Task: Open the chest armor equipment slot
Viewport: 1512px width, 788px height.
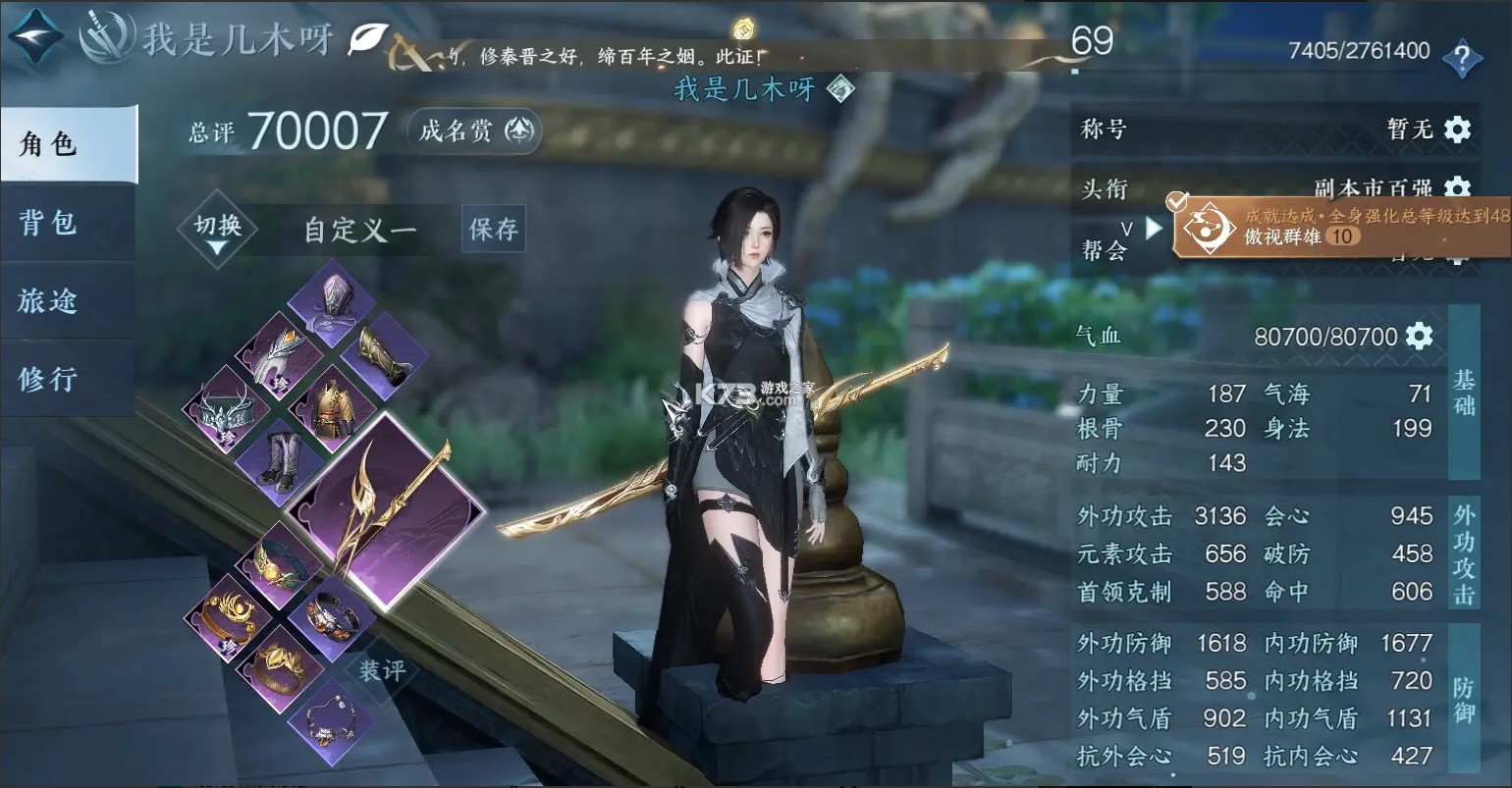Action: 332,405
